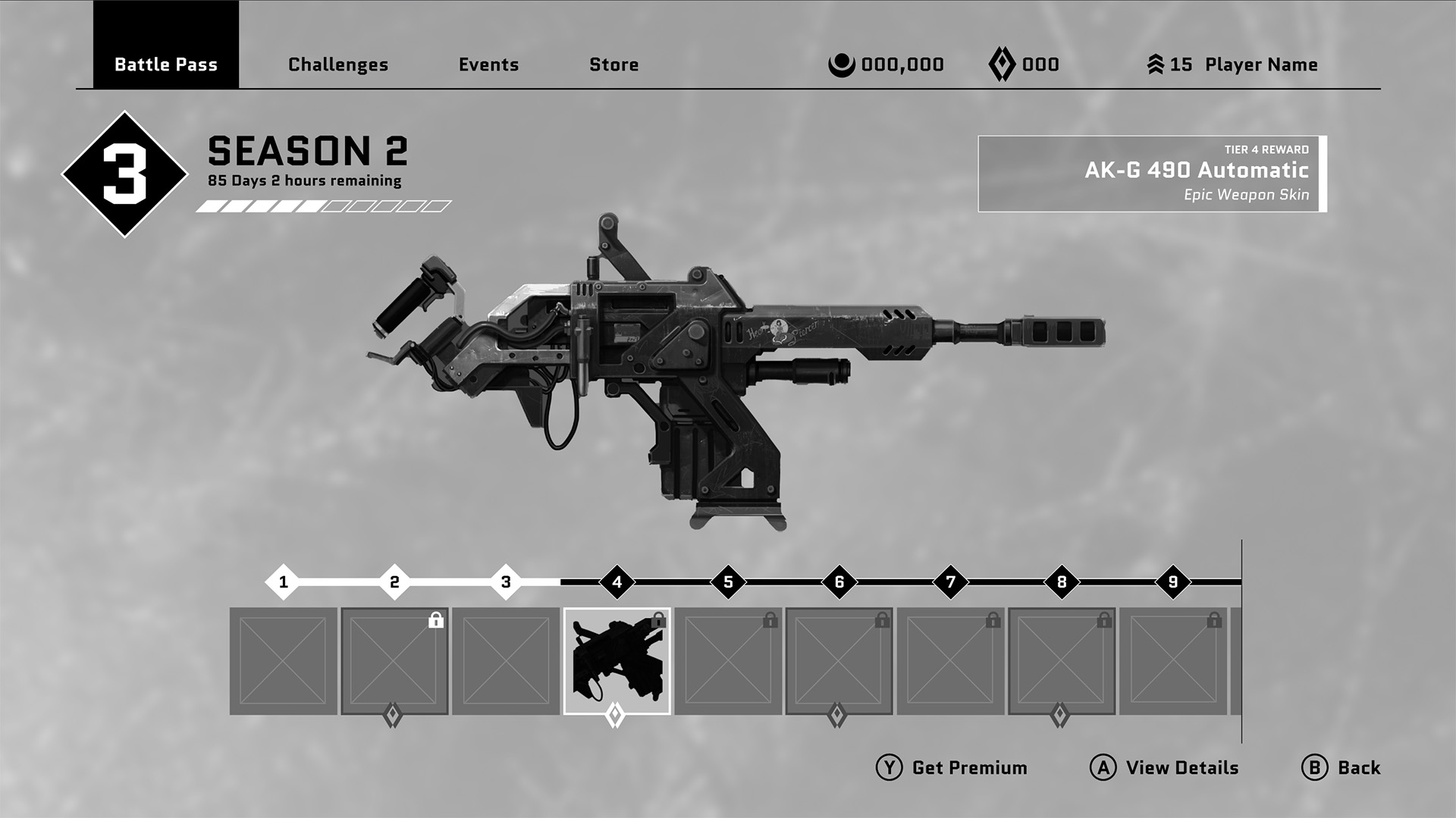Jump to tier 9 on the track

tap(1172, 582)
